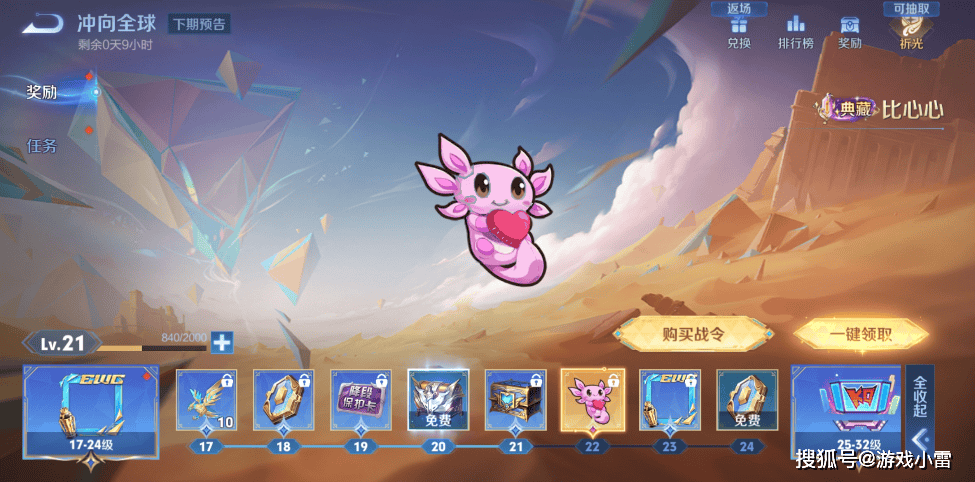Claim the level 20 免费 emblem reward
This screenshot has width=975, height=482.
[x=438, y=400]
